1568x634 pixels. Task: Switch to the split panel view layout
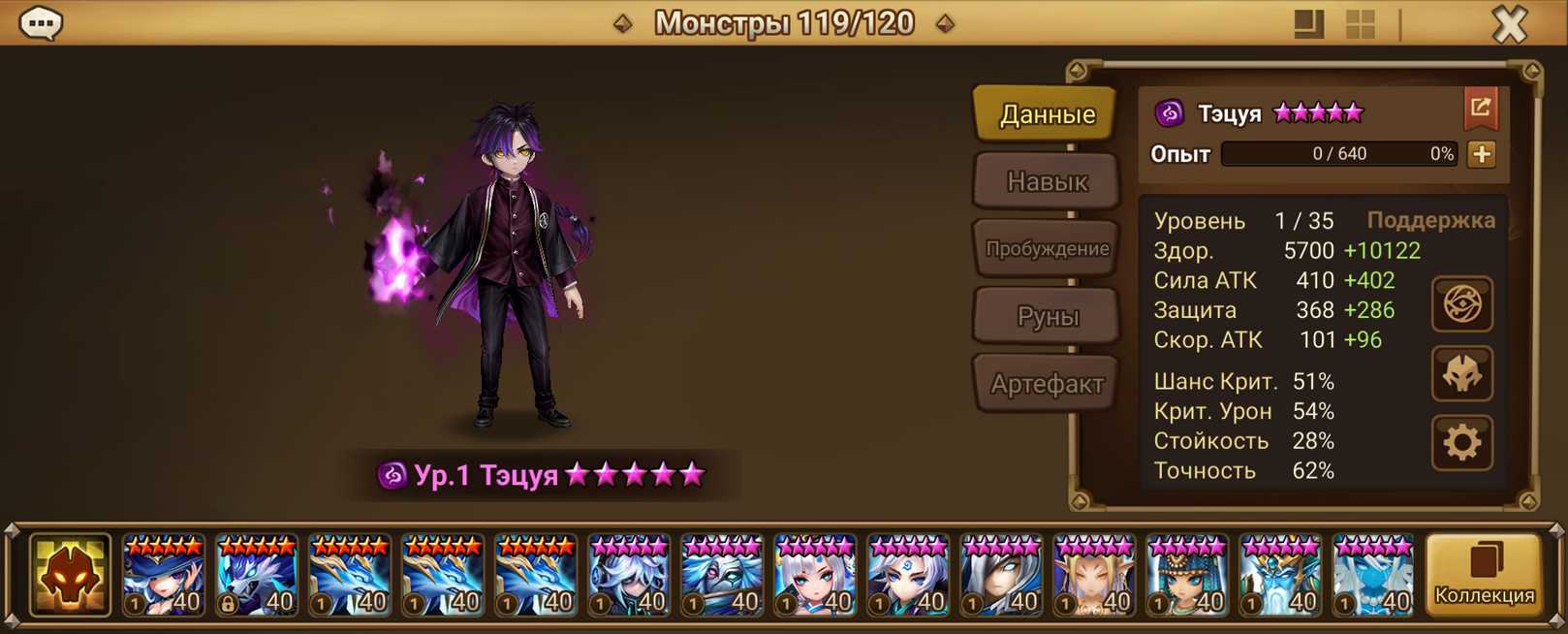click(x=1308, y=24)
